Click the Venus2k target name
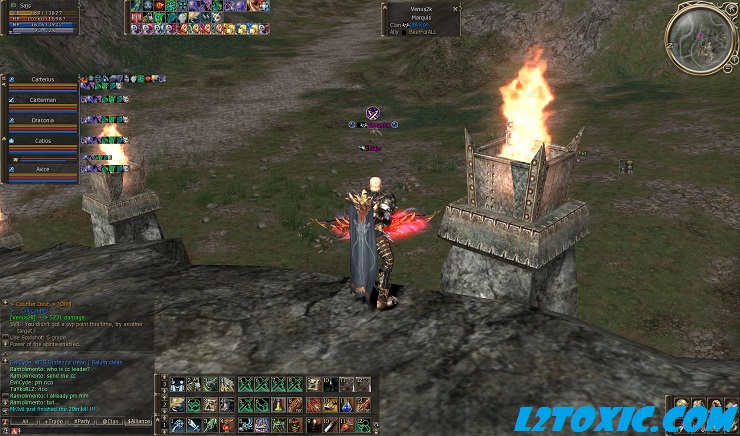This screenshot has width=740, height=436. pos(420,9)
